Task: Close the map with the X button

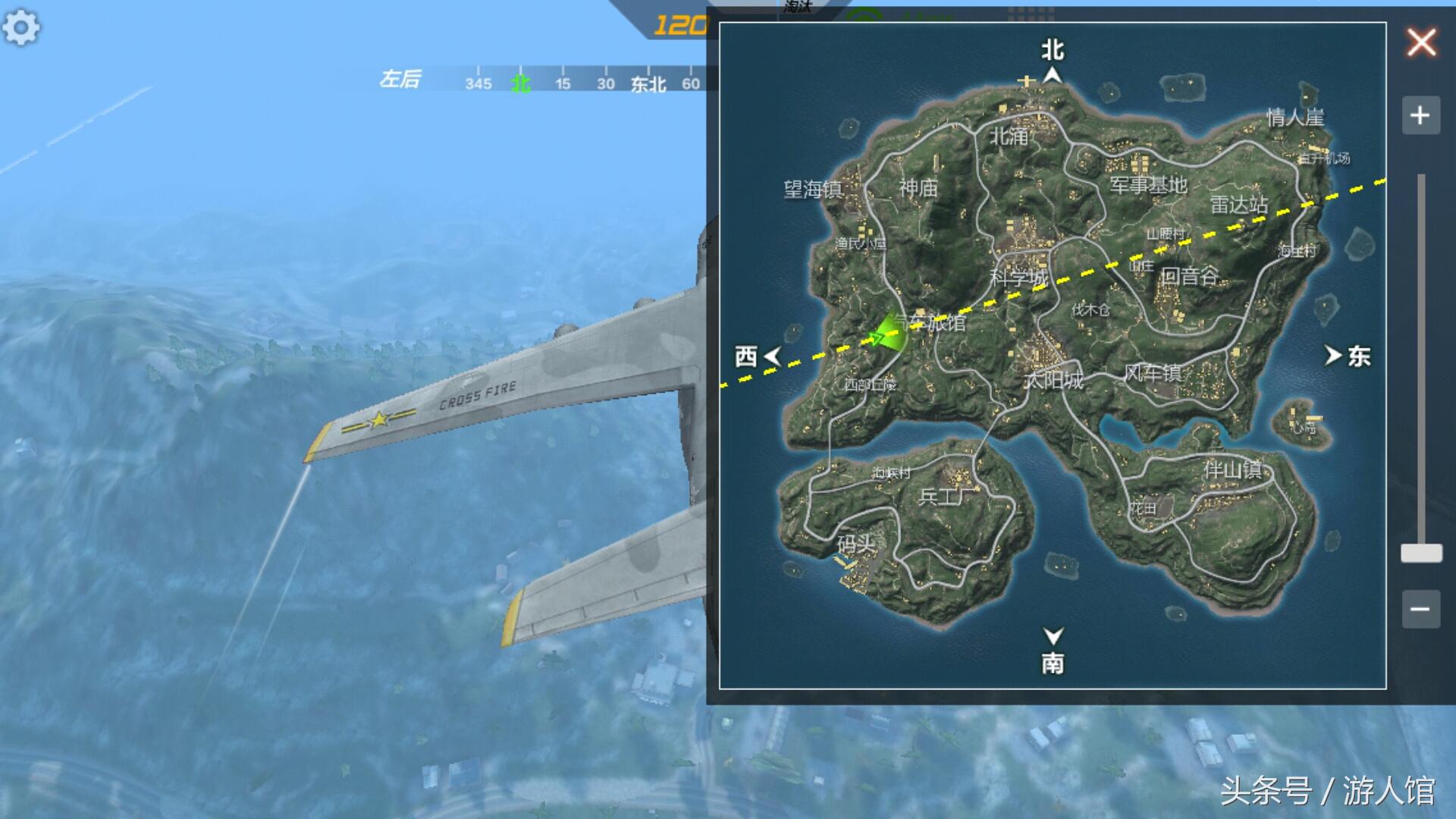Action: tap(1421, 42)
